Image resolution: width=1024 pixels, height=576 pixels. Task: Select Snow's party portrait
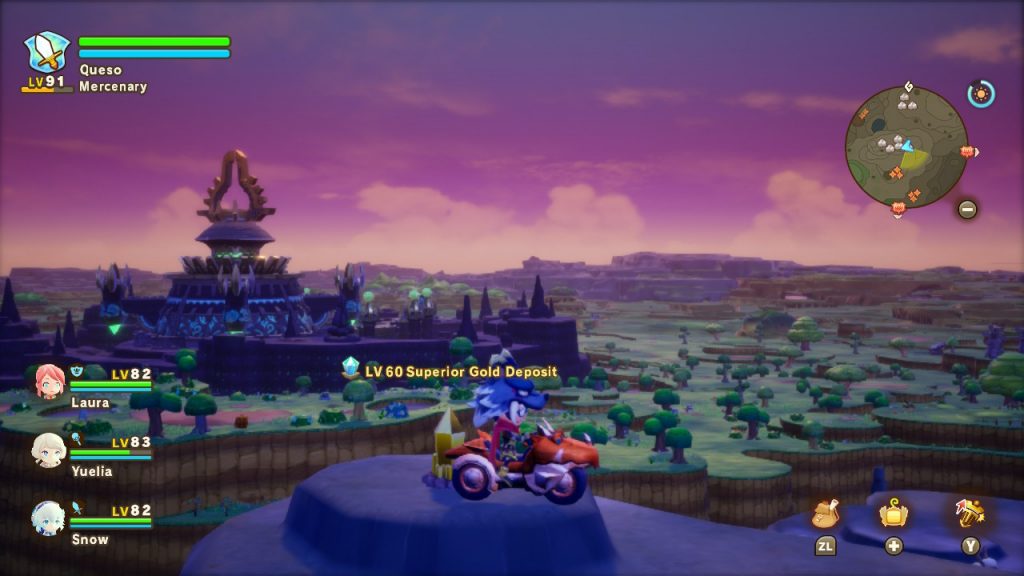pyautogui.click(x=49, y=518)
